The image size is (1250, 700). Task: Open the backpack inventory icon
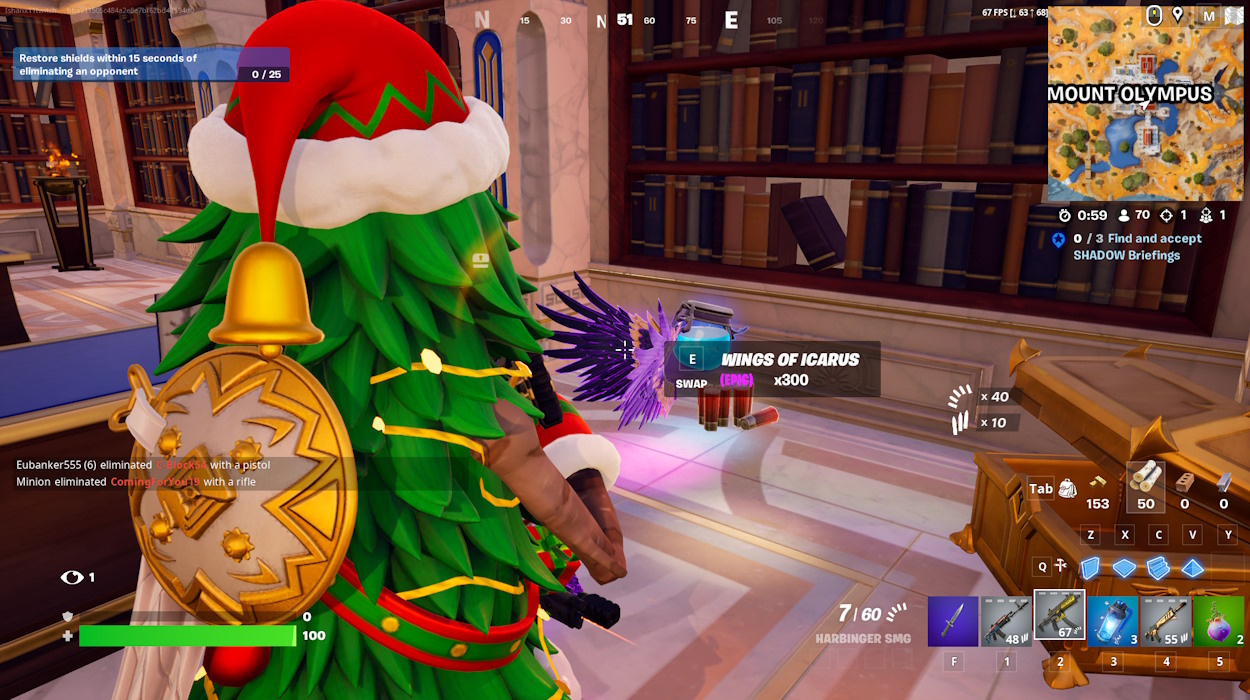coord(1068,488)
